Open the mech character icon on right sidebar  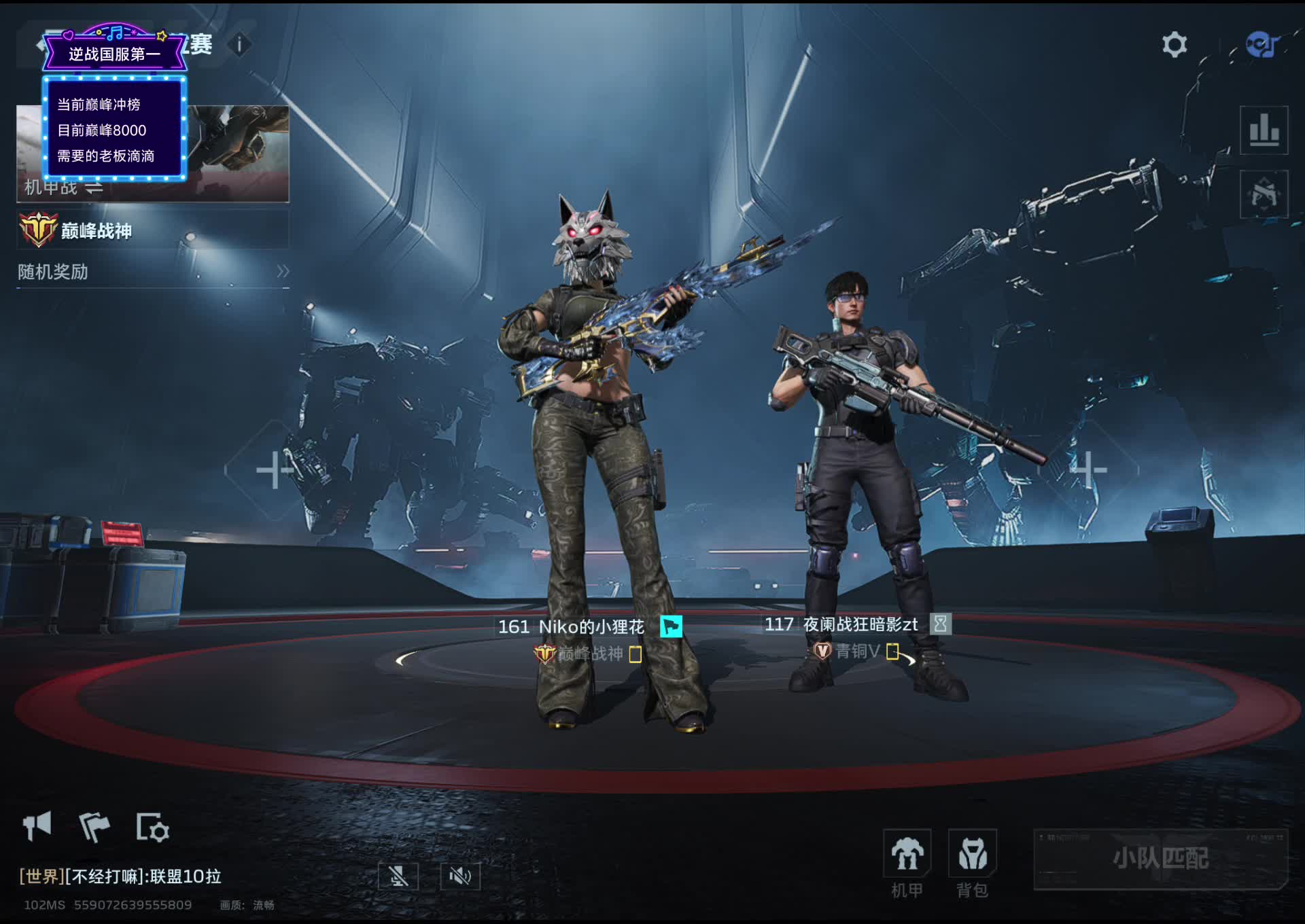point(1264,194)
